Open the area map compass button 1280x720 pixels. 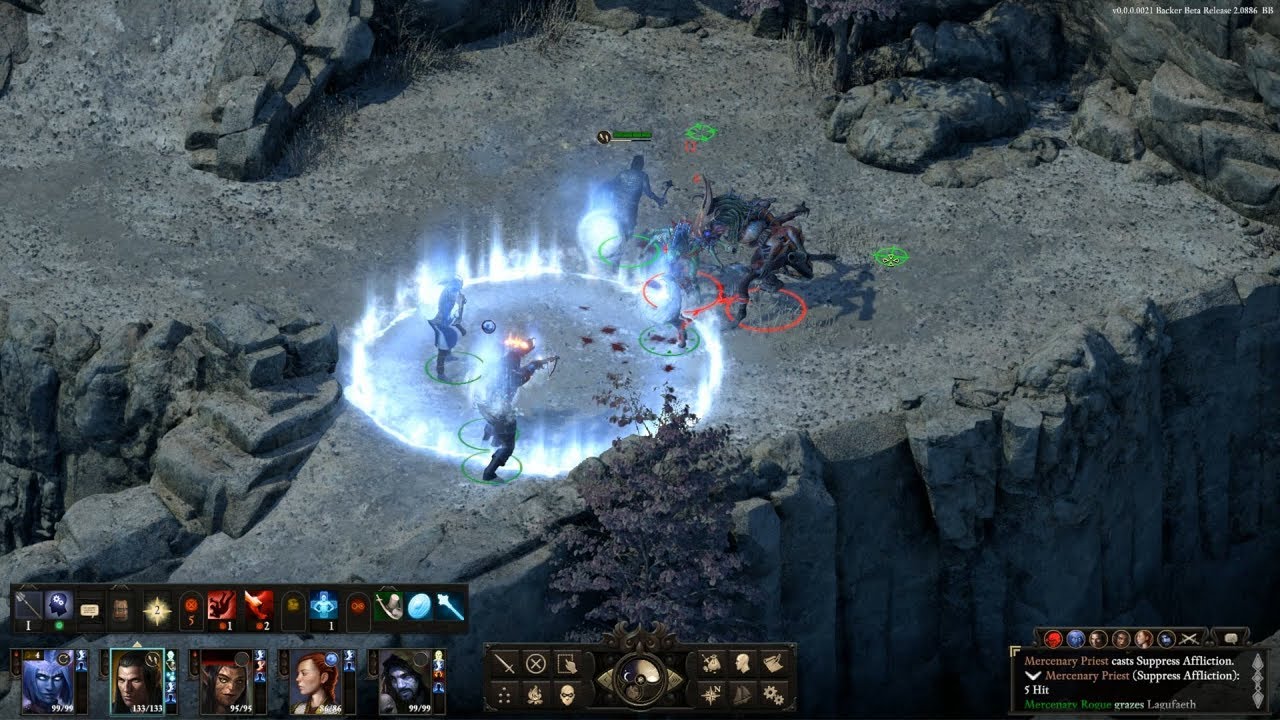click(x=711, y=692)
